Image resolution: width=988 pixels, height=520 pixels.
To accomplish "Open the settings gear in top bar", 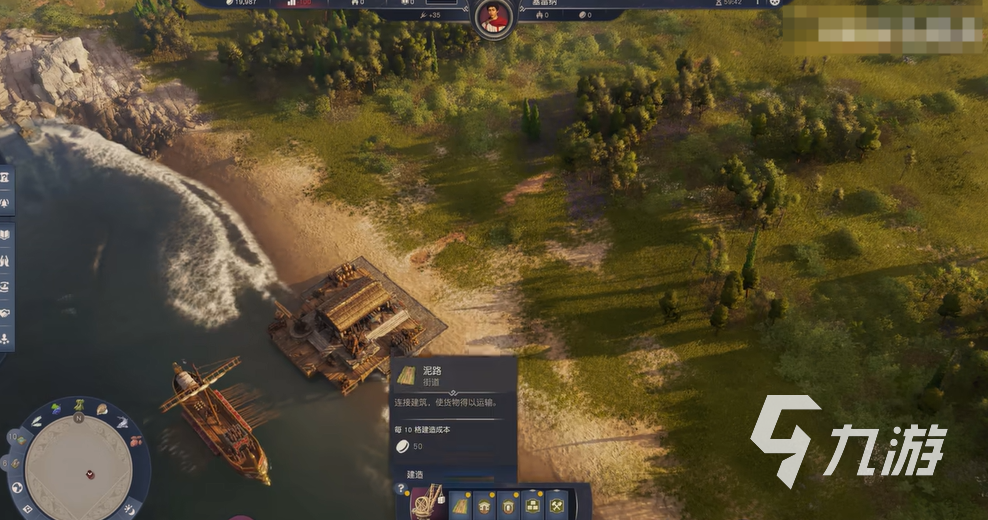I will [775, 3].
